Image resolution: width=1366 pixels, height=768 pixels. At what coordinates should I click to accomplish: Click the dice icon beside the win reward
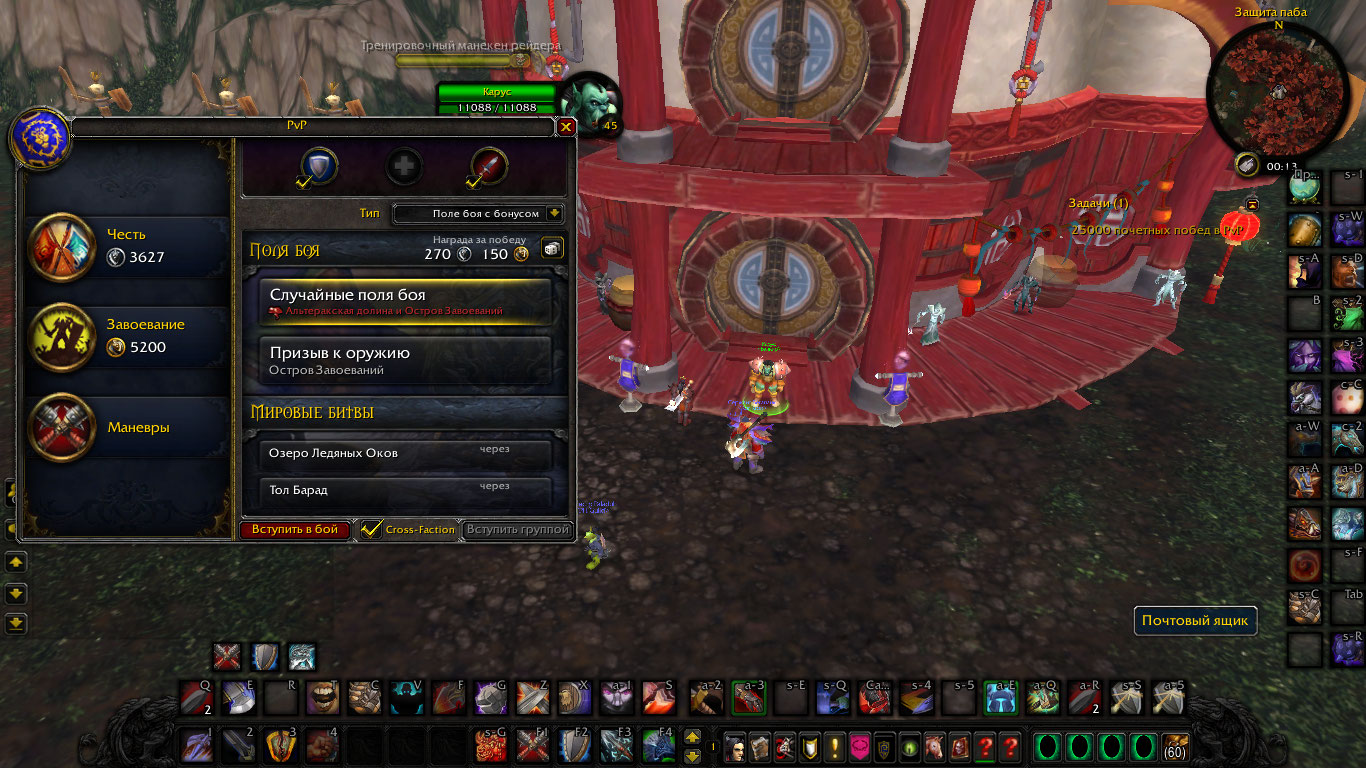(552, 249)
